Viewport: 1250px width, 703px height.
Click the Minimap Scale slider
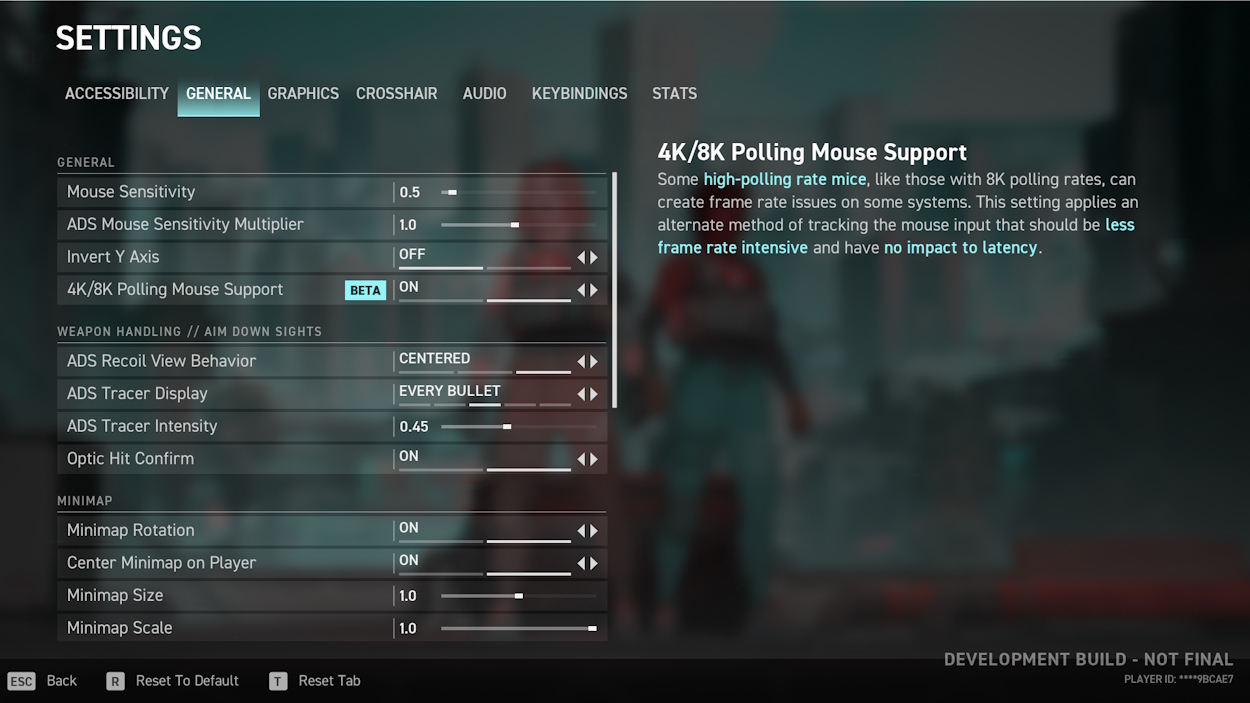(518, 629)
